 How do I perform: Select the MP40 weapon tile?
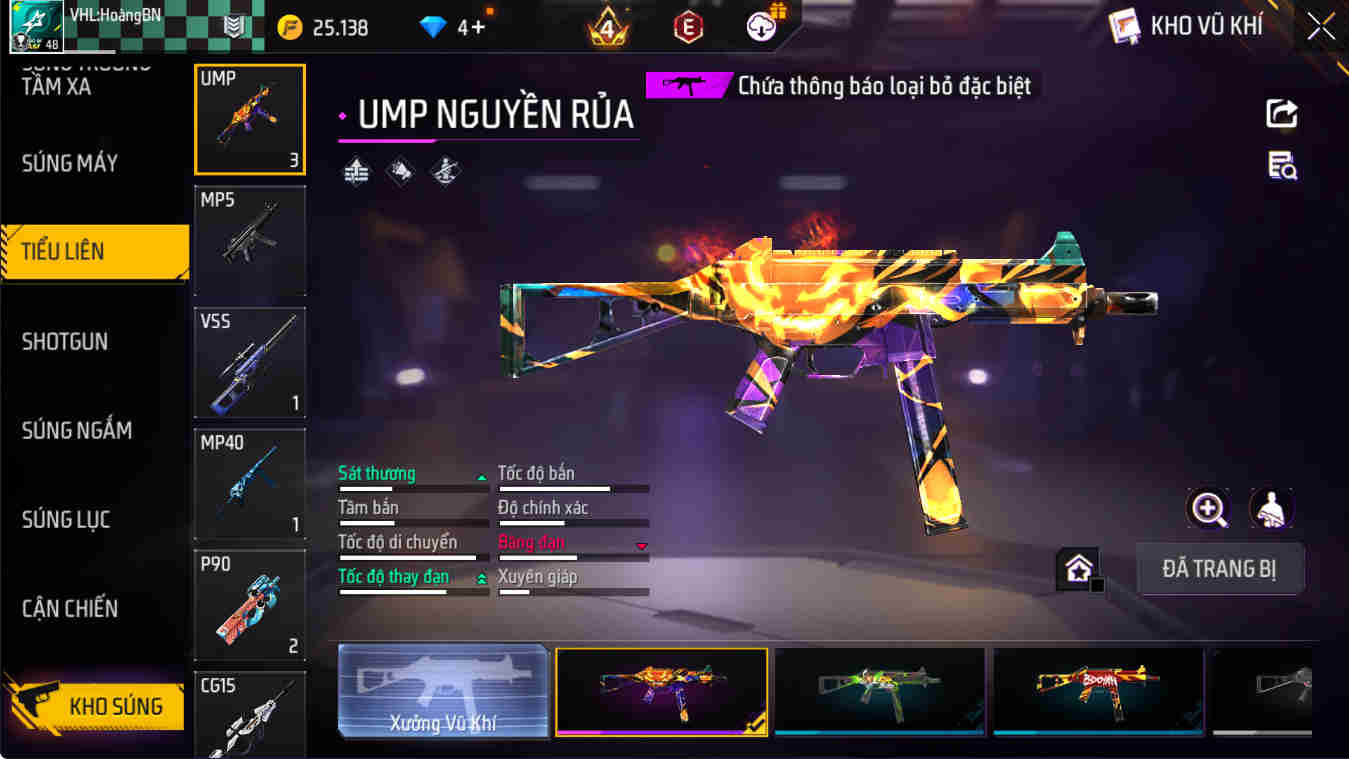click(x=250, y=484)
